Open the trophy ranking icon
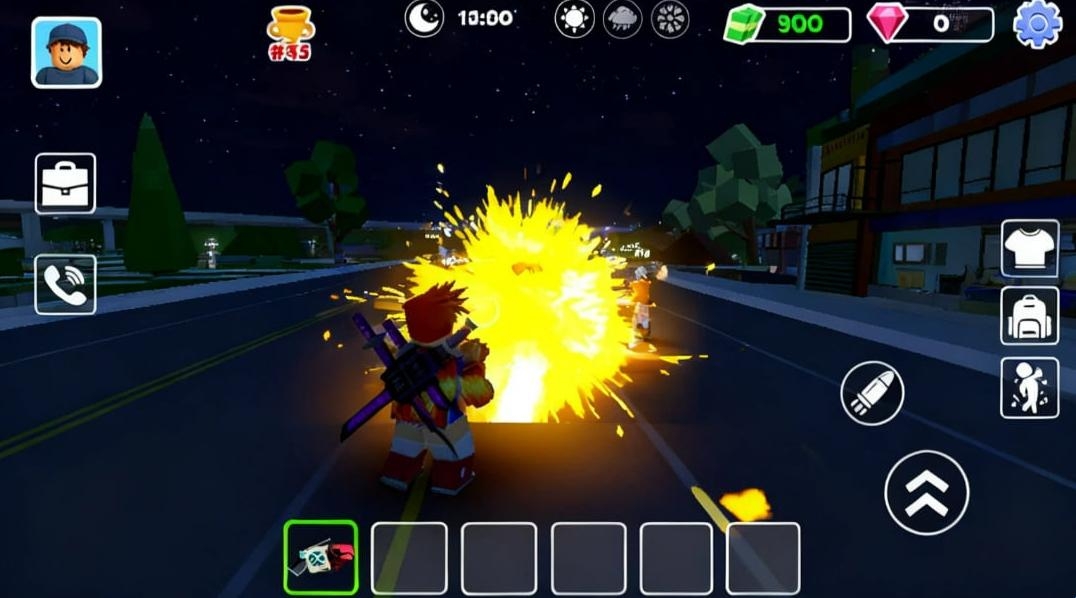 coord(291,33)
